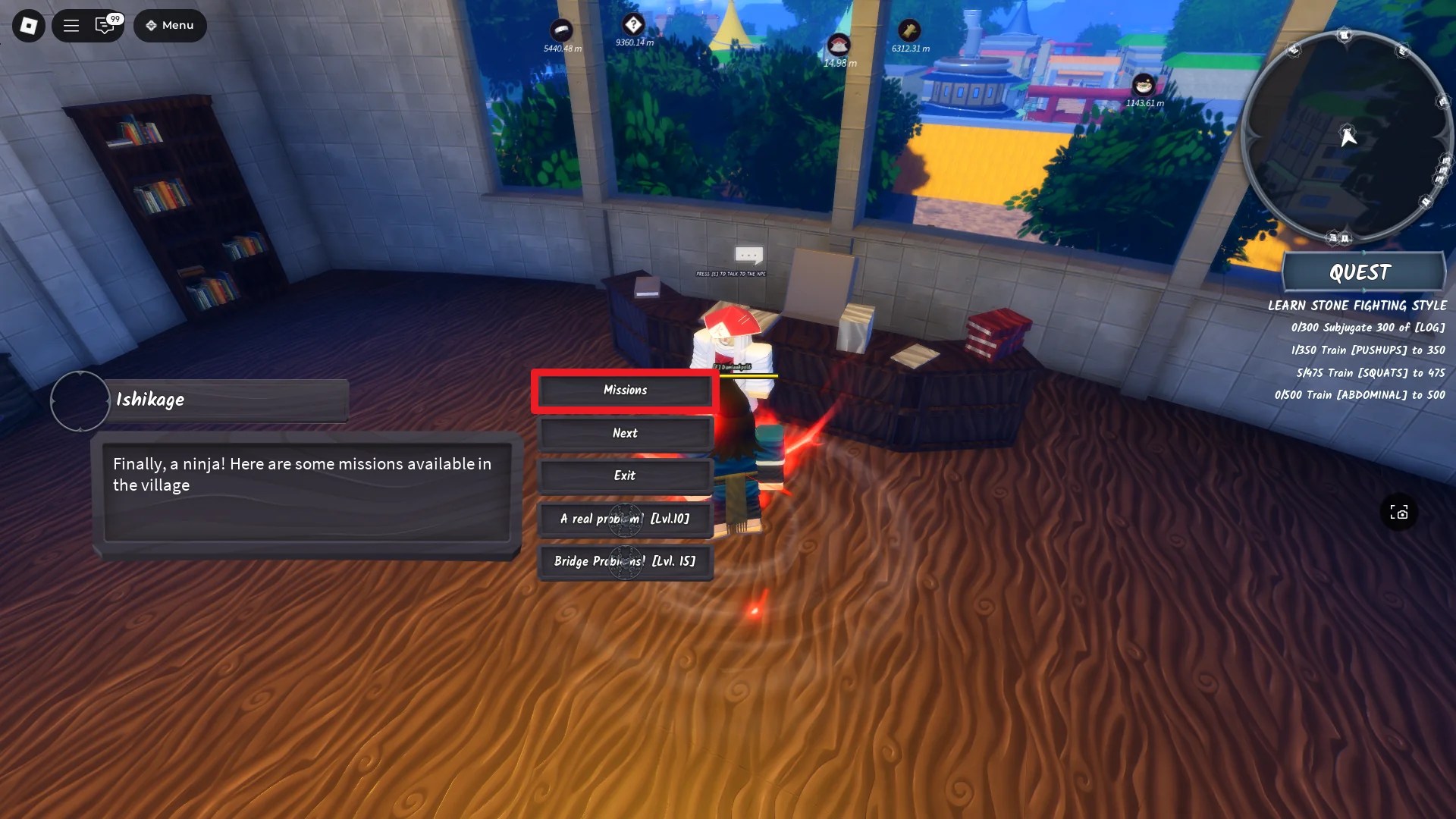The height and width of the screenshot is (819, 1456).
Task: Click Exit to close the dialogue
Action: pos(624,475)
